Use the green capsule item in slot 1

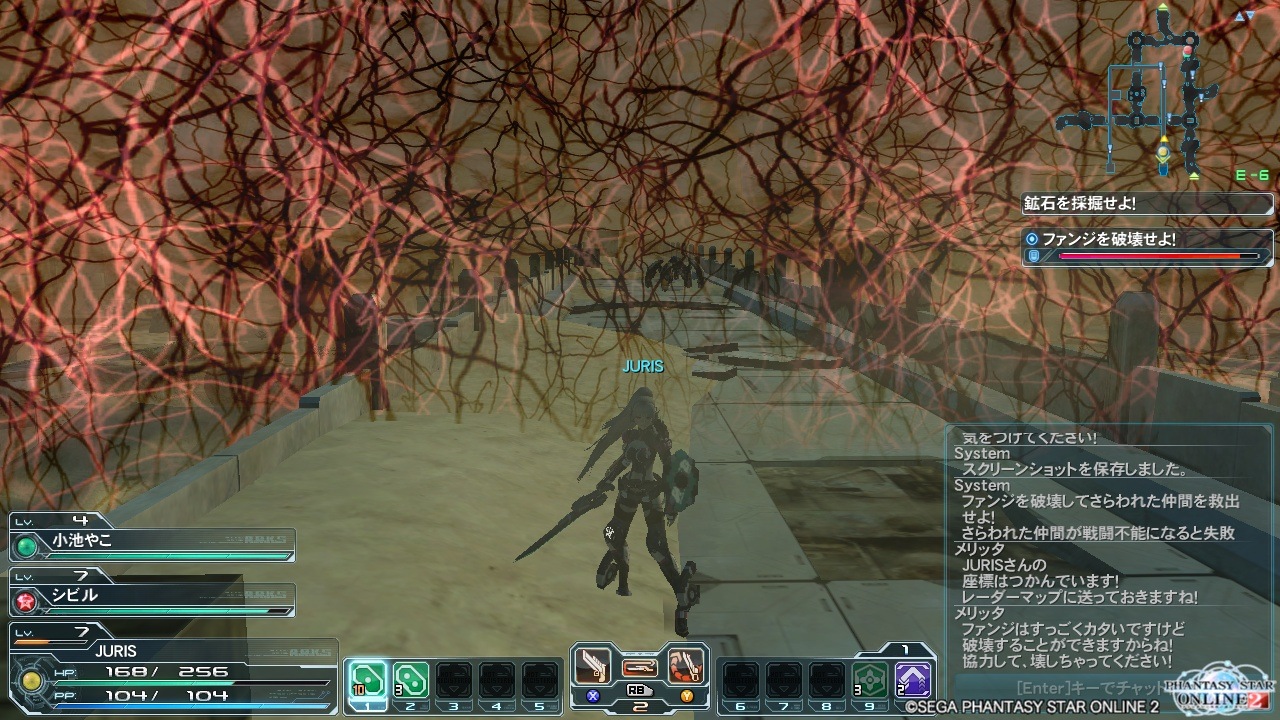[x=367, y=680]
